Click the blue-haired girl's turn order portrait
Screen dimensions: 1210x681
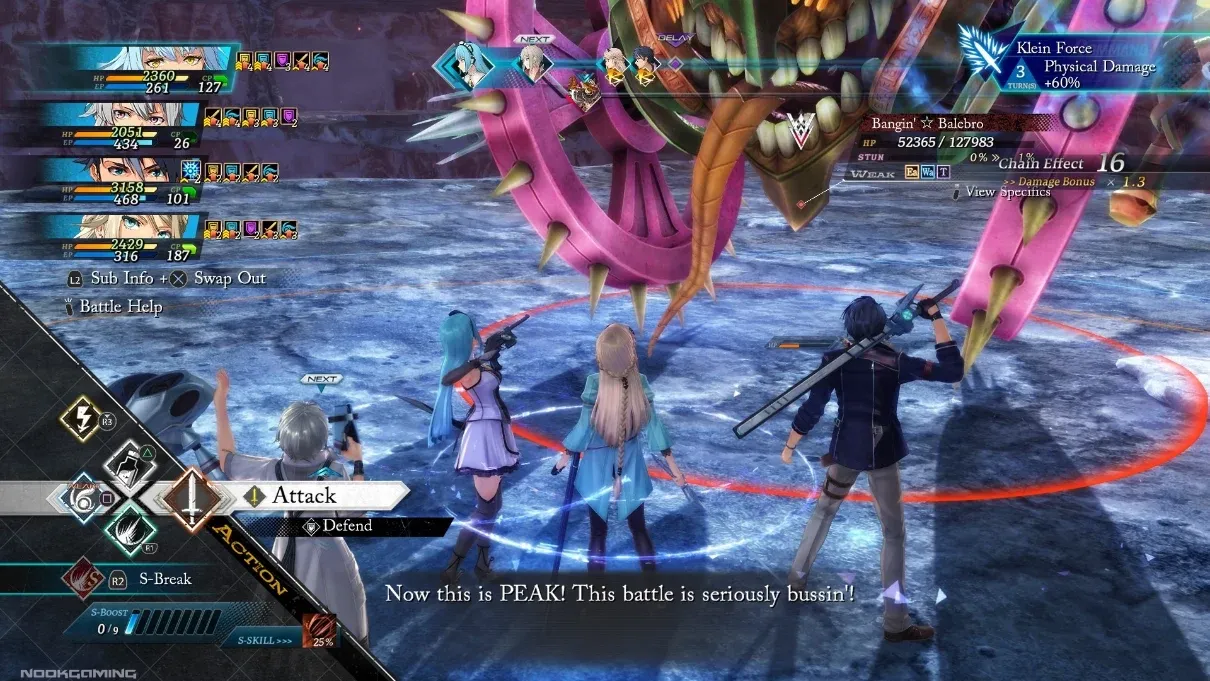pos(463,66)
